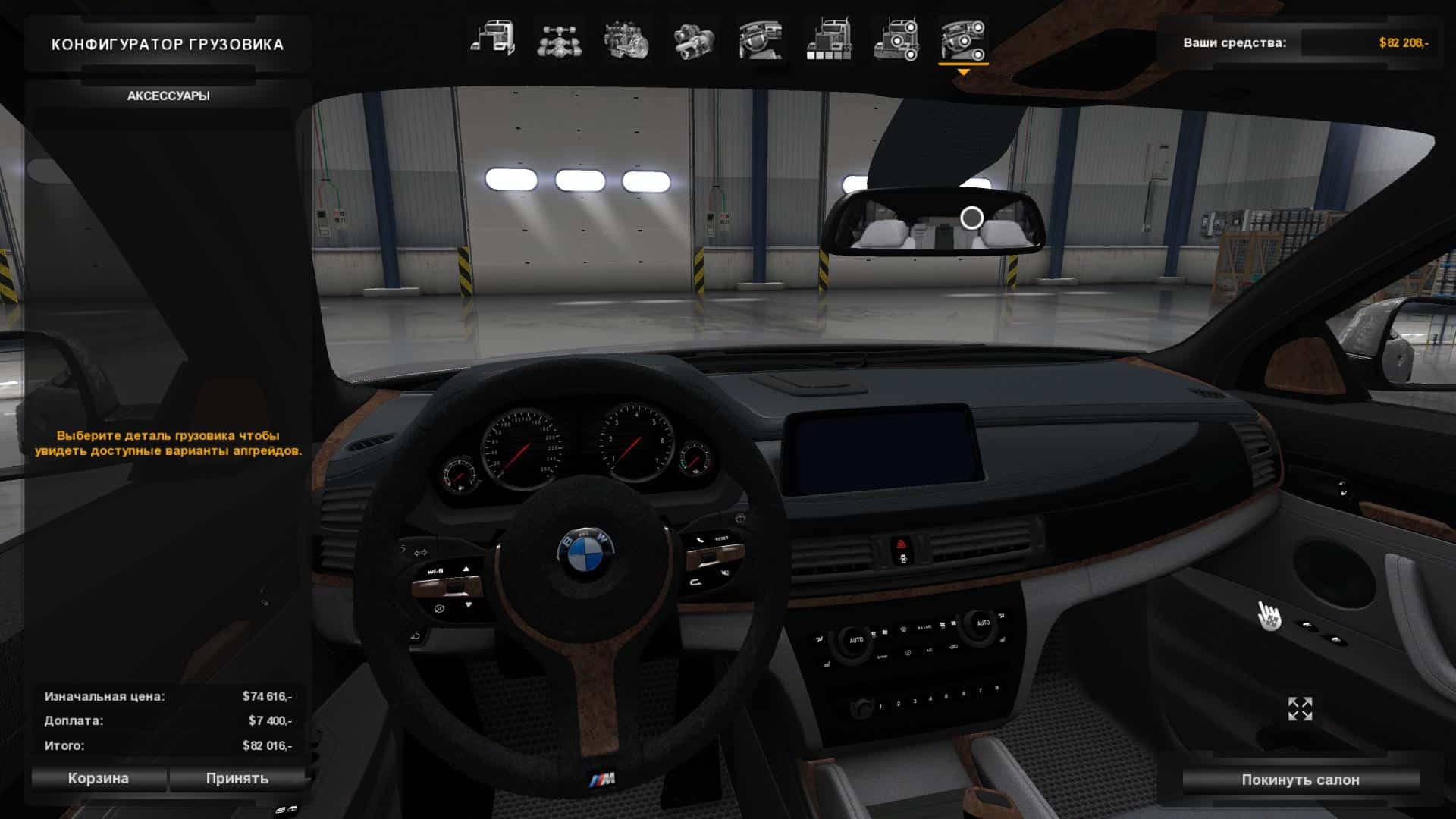1456x819 pixels.
Task: Open the cabin configuration category
Action: pyautogui.click(x=492, y=39)
